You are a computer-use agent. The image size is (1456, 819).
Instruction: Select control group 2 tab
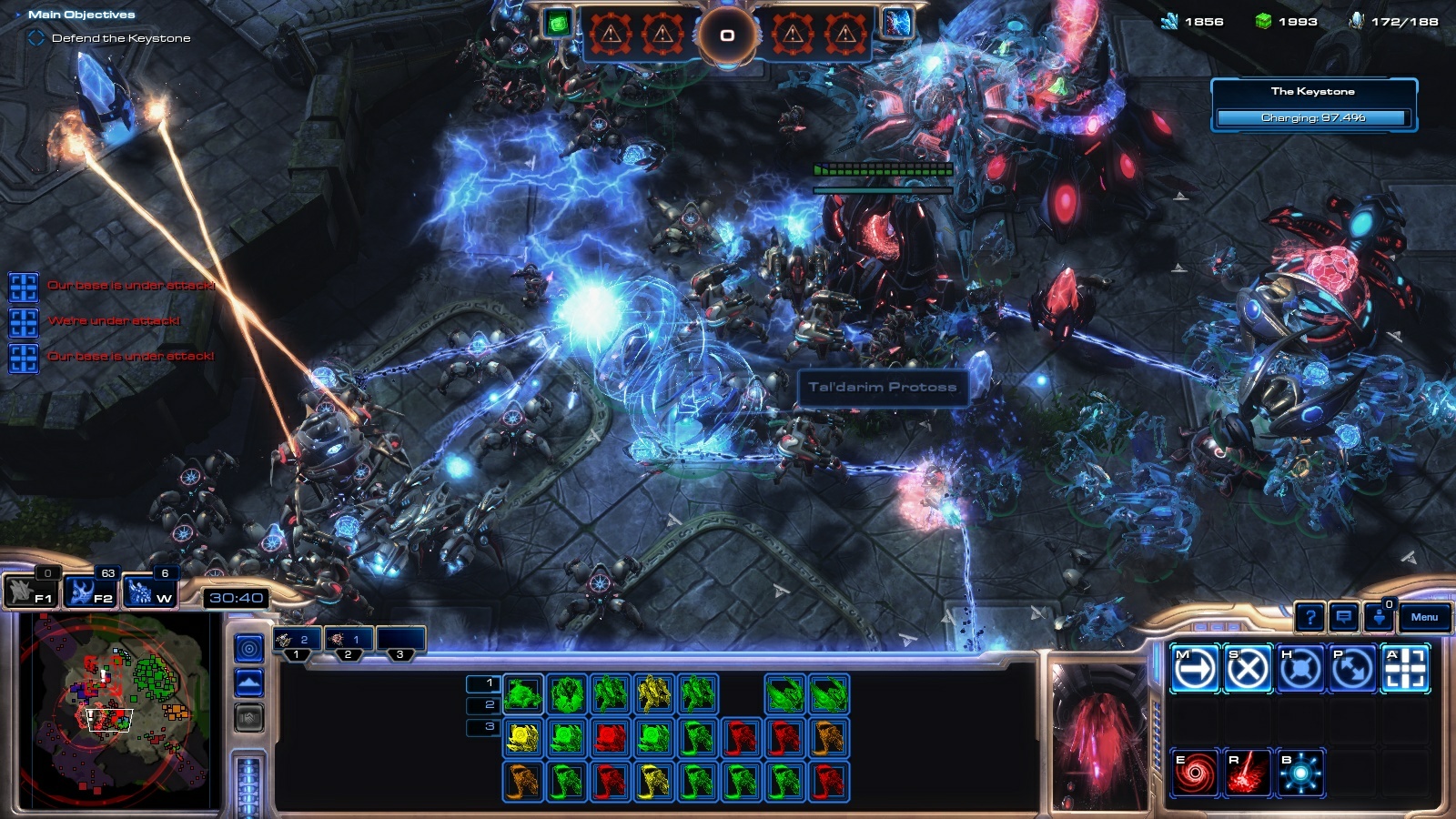[x=349, y=640]
